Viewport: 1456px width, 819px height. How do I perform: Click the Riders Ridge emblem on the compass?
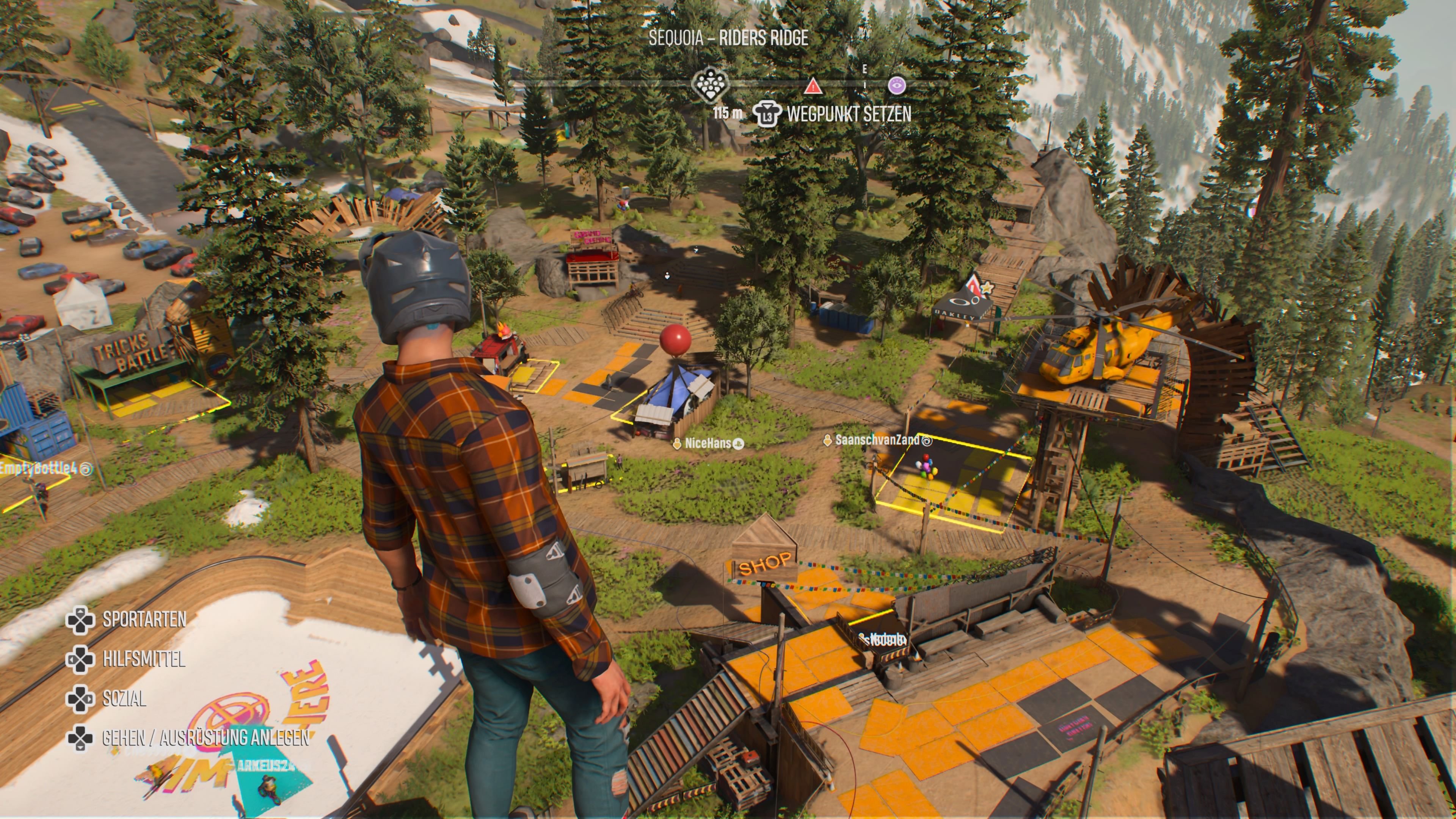[x=711, y=84]
